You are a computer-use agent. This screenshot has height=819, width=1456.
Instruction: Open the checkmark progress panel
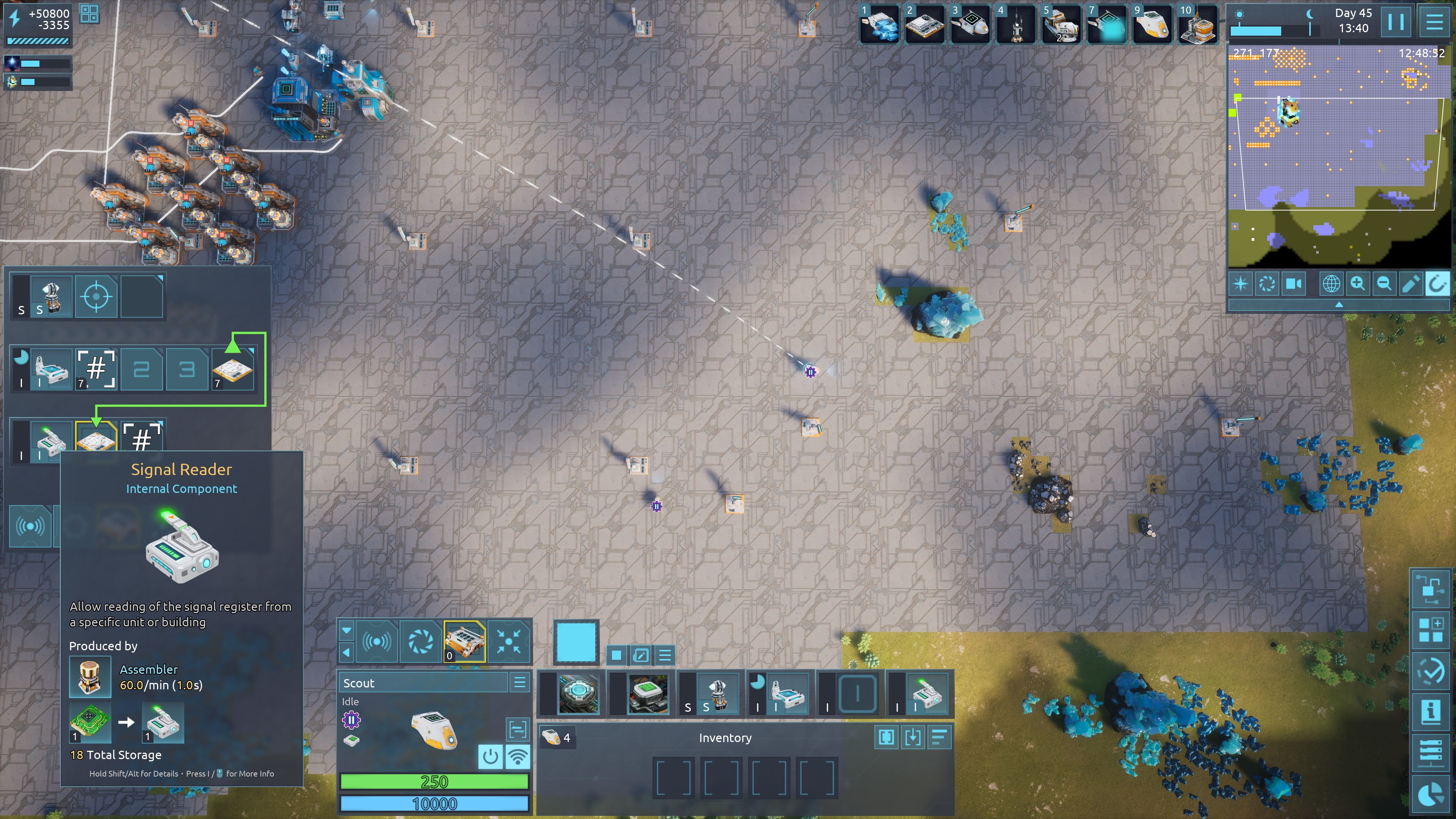pos(1431,670)
